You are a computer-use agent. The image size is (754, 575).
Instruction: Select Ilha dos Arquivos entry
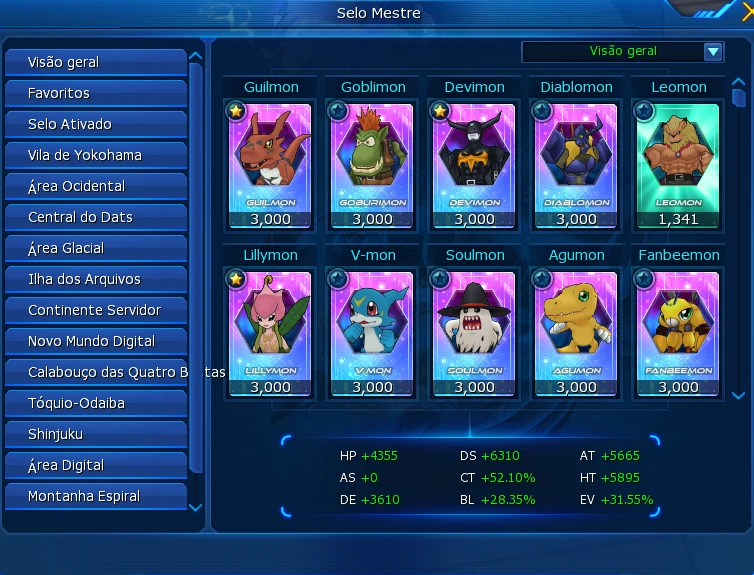(x=95, y=279)
